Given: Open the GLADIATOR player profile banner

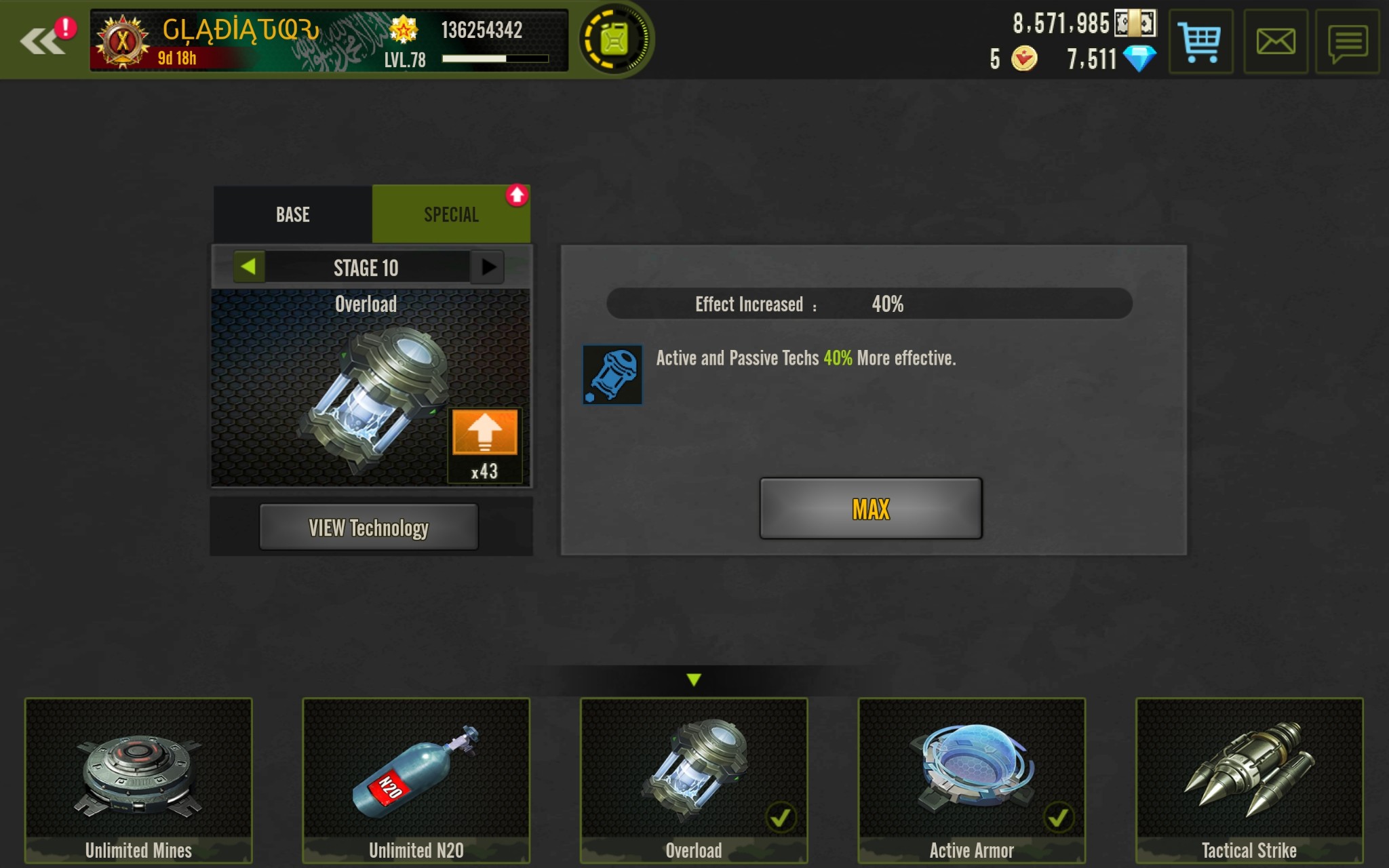Looking at the screenshot, I should click(x=328, y=41).
